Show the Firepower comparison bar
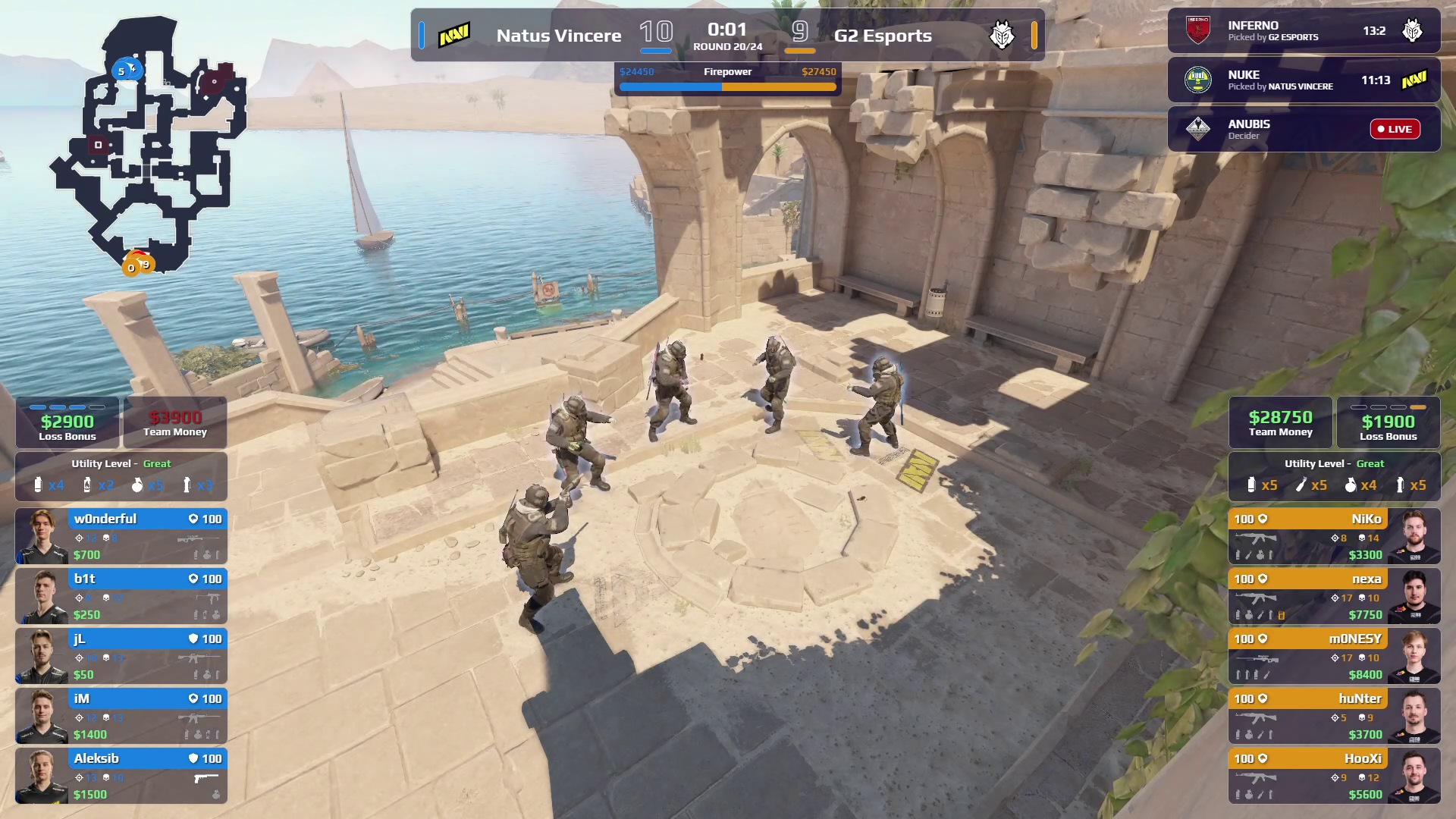 pyautogui.click(x=727, y=80)
